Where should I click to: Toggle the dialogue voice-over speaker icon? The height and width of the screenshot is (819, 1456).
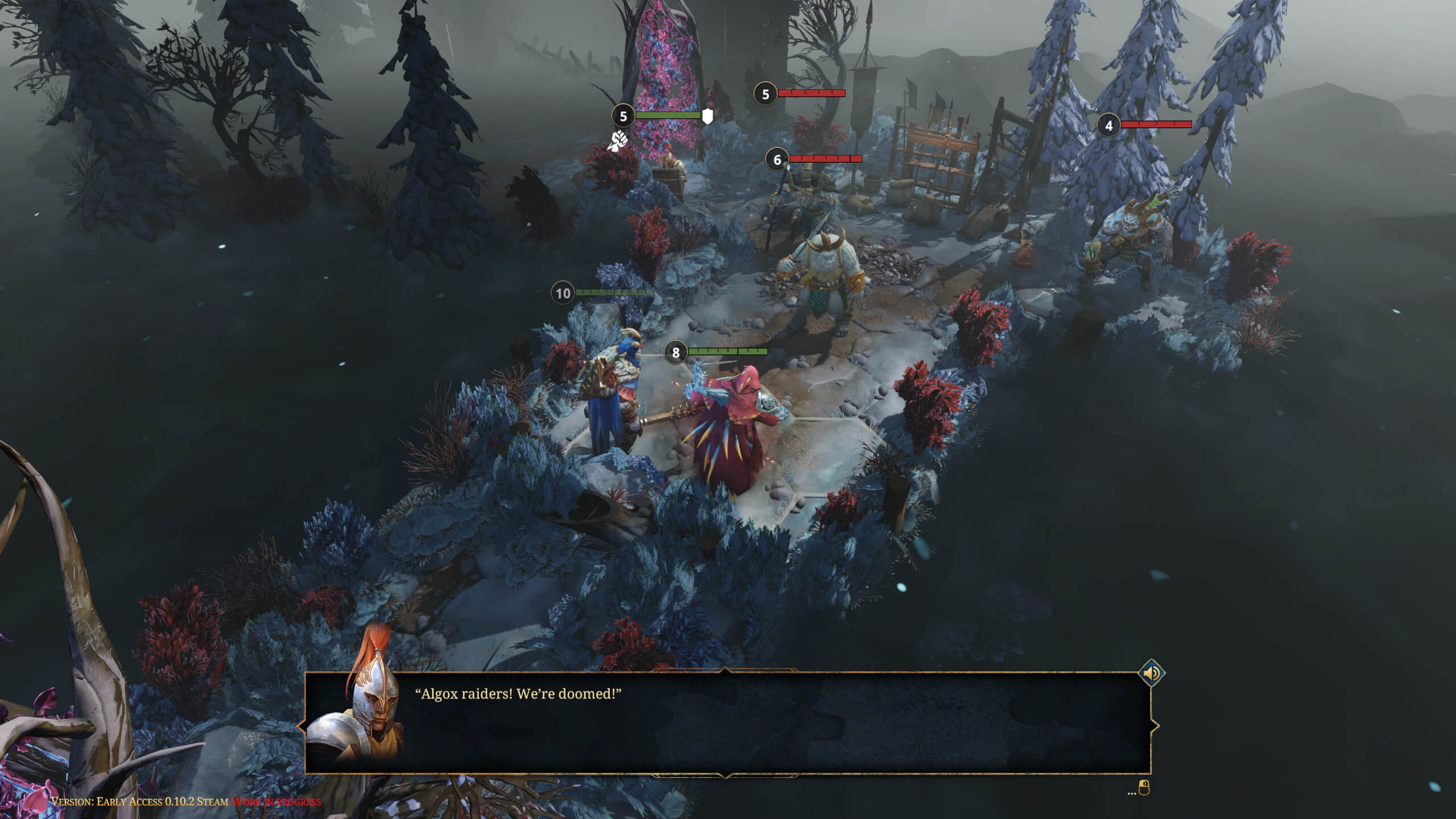(1152, 674)
